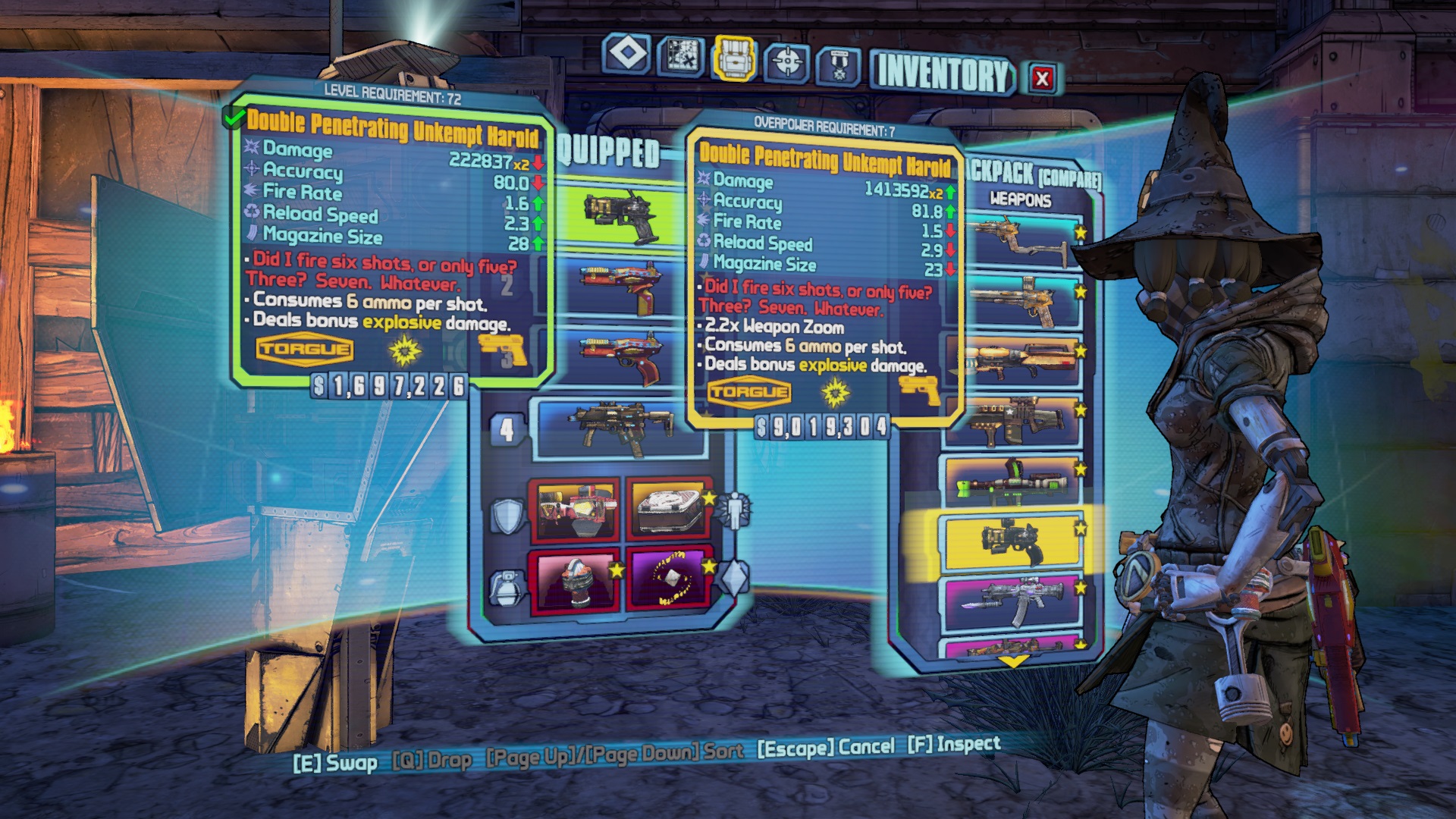Open the Skills tab with the crosshair icon
The image size is (1456, 819).
[x=786, y=62]
